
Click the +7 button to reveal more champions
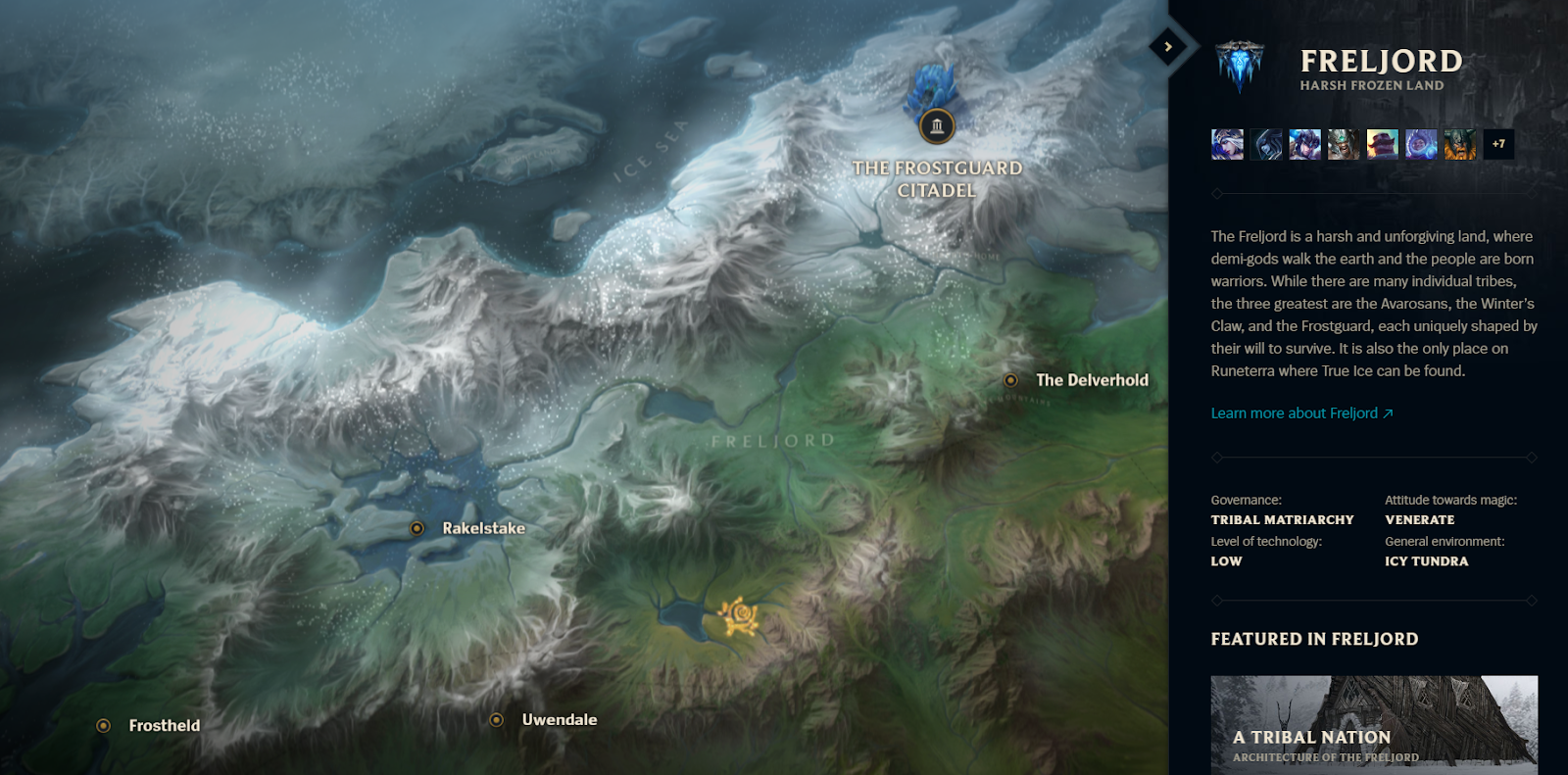pos(1498,144)
